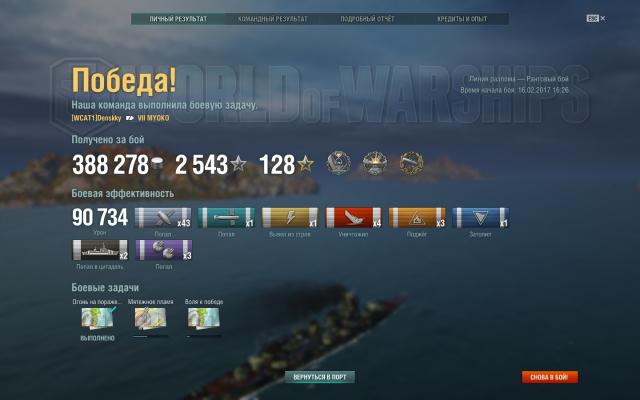Open the Воля к победе combat mission

[204, 318]
